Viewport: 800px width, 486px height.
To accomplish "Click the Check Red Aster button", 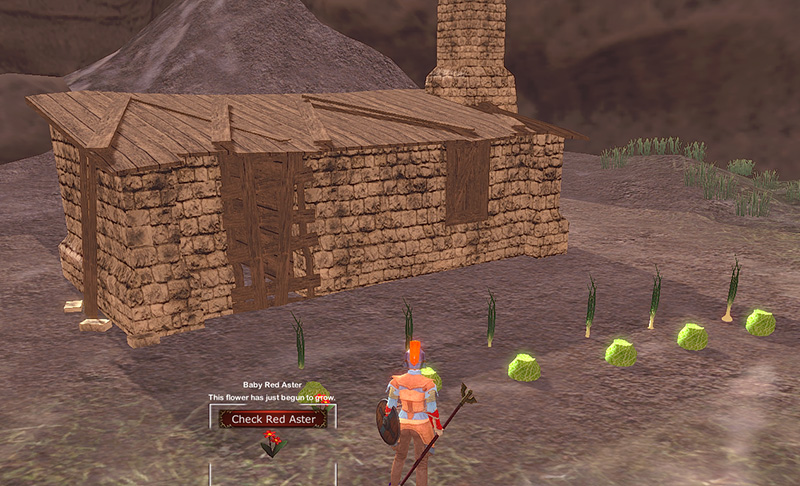I will 273,419.
